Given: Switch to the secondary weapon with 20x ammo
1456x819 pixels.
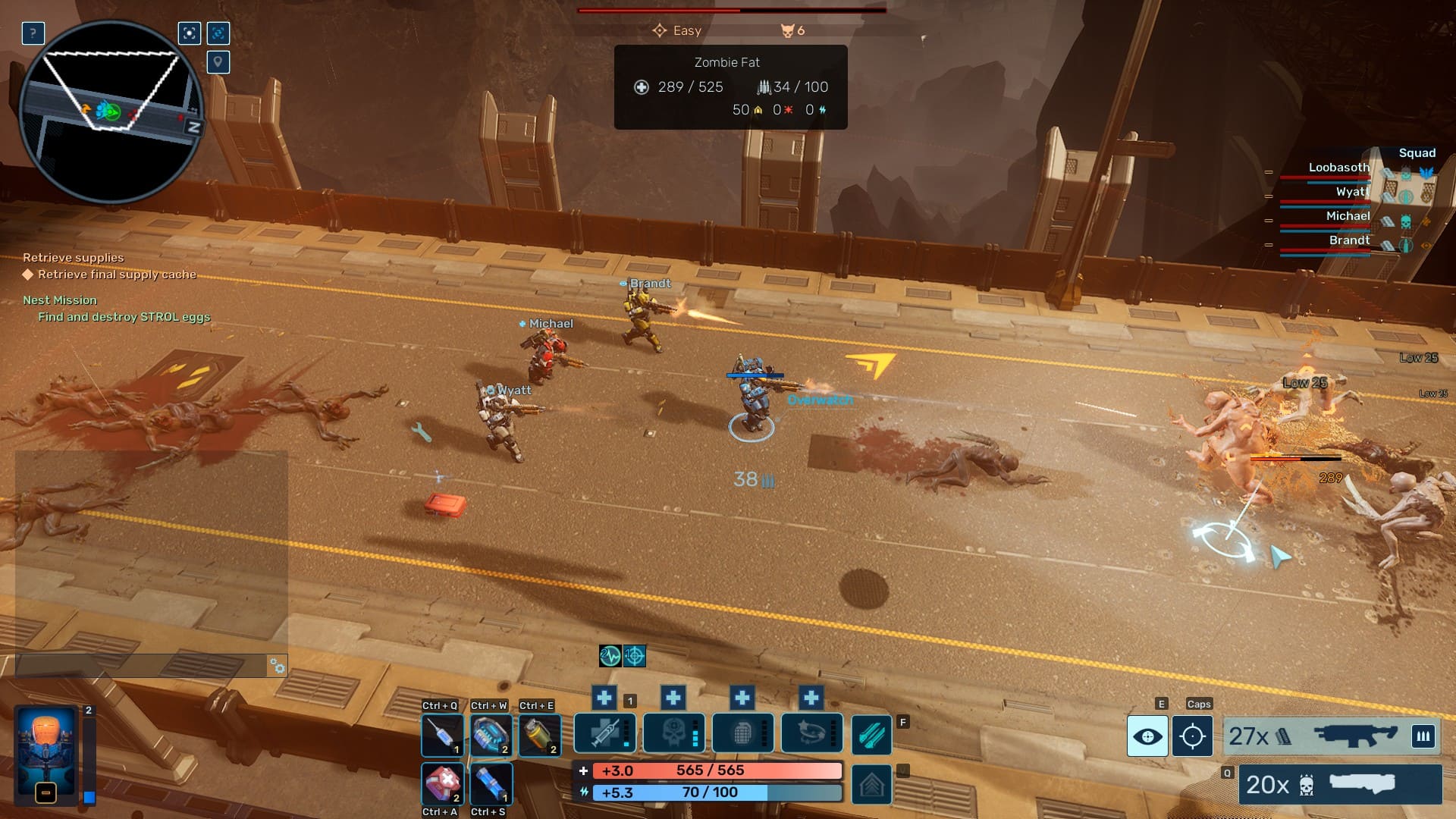Looking at the screenshot, I should (x=1340, y=784).
